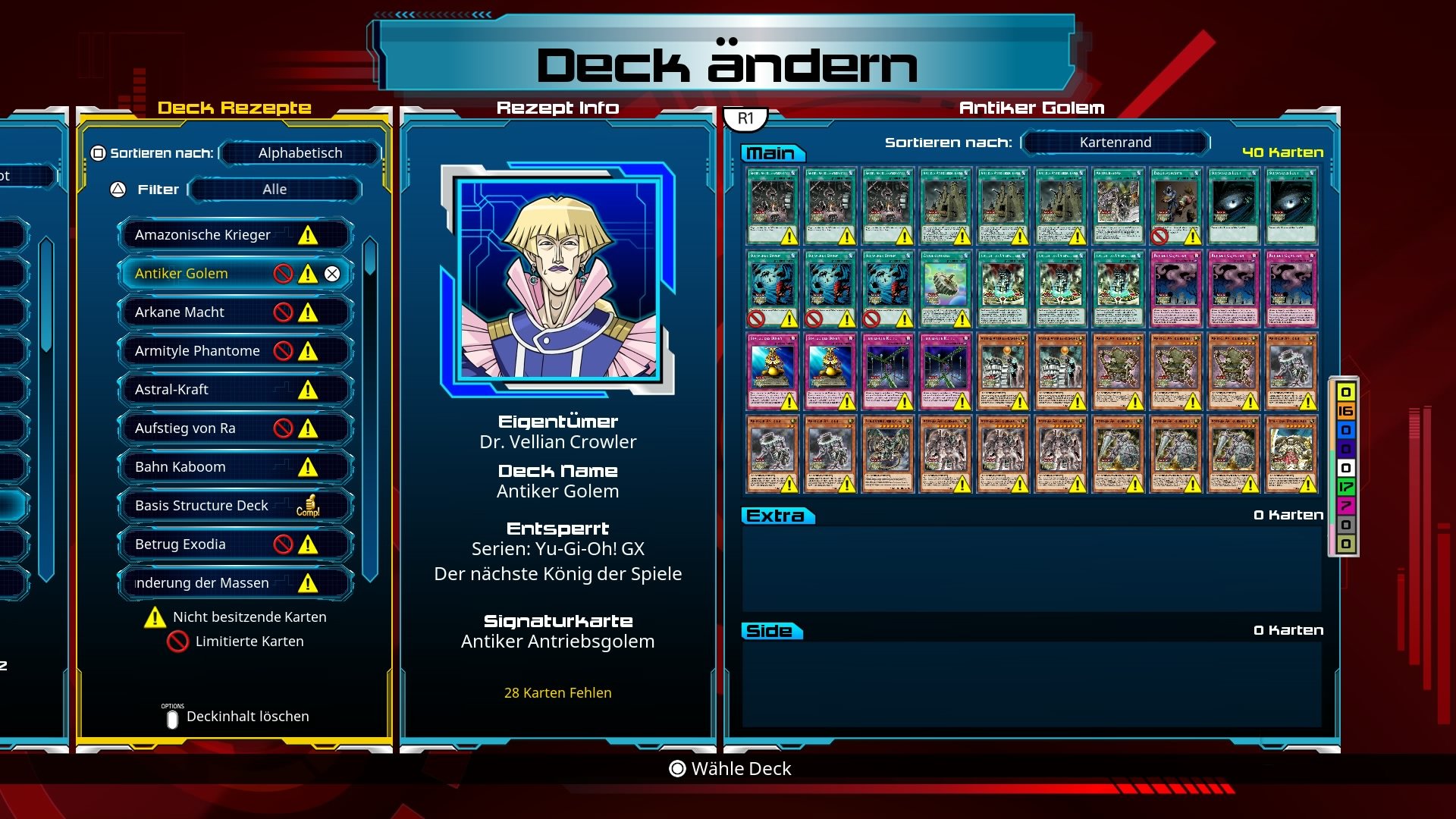
Task: Open the Alphabetisch sorting dropdown
Action: (298, 152)
